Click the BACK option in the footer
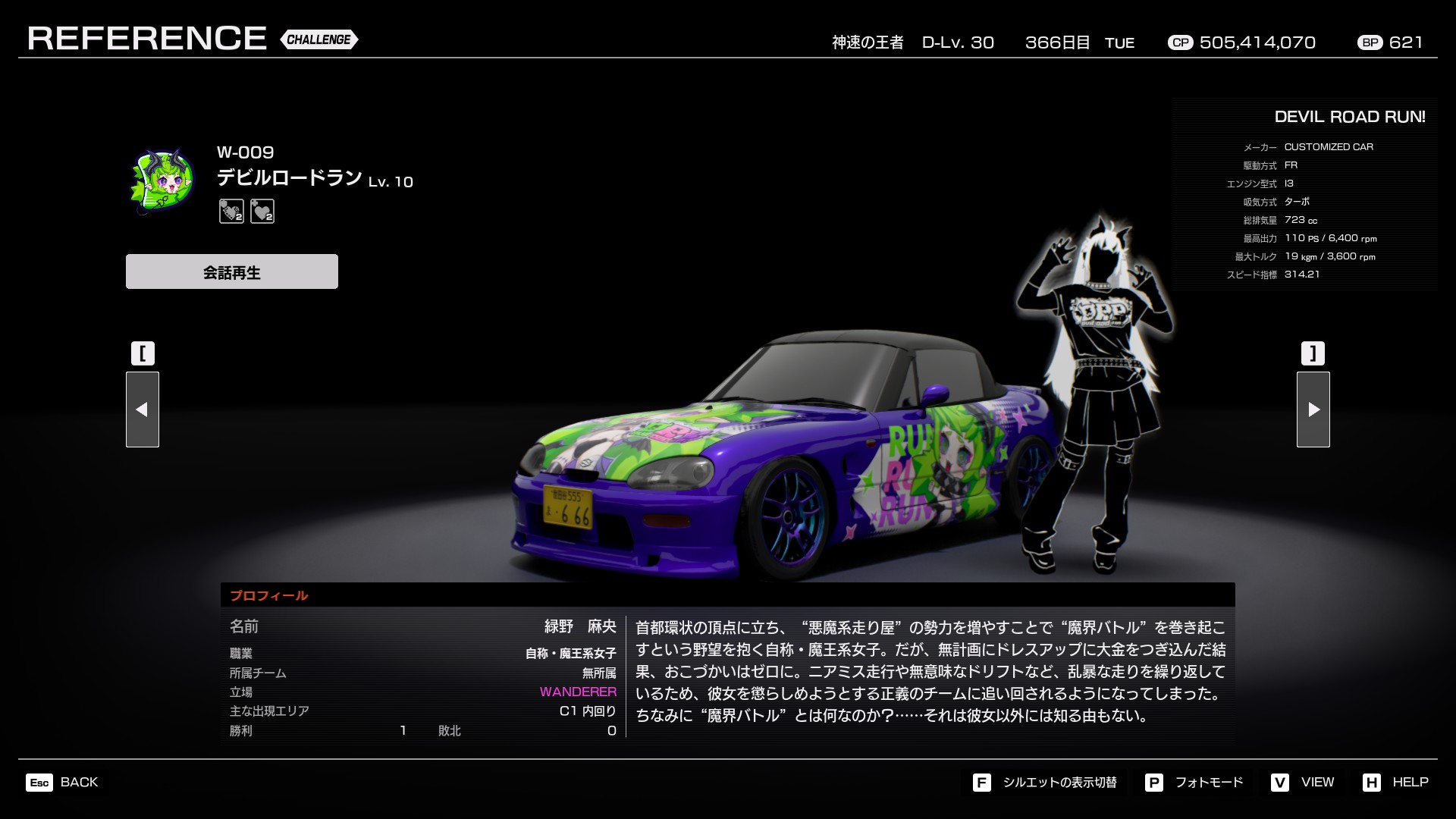The width and height of the screenshot is (1456, 819). point(64,783)
